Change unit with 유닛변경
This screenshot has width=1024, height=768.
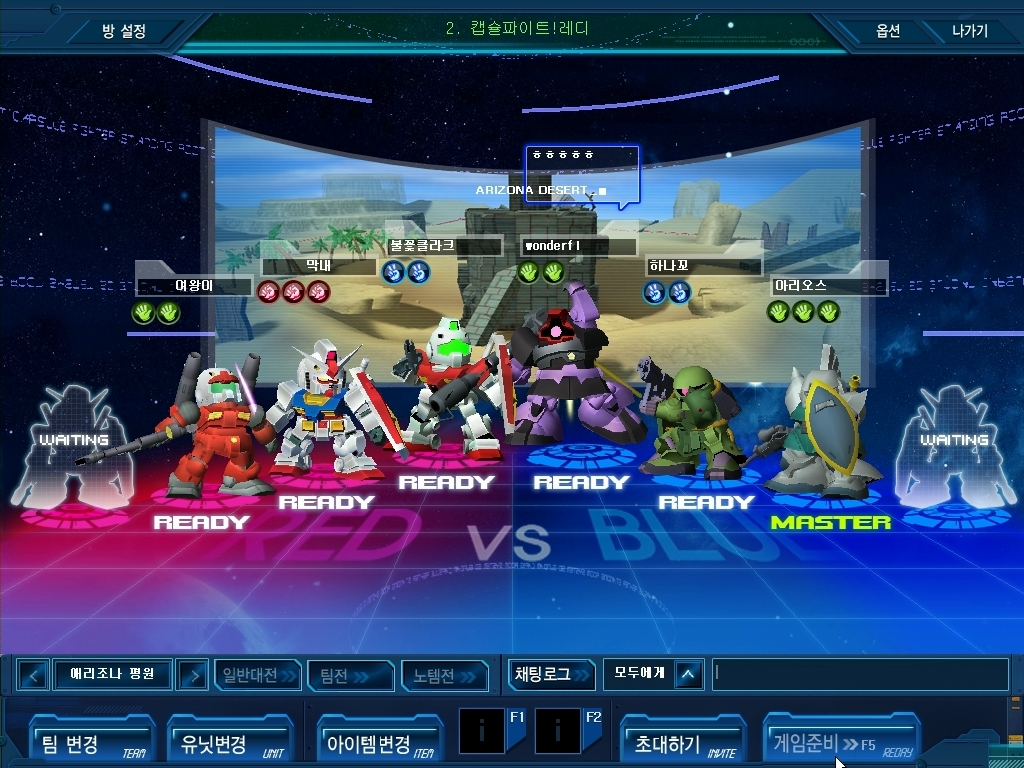click(228, 740)
